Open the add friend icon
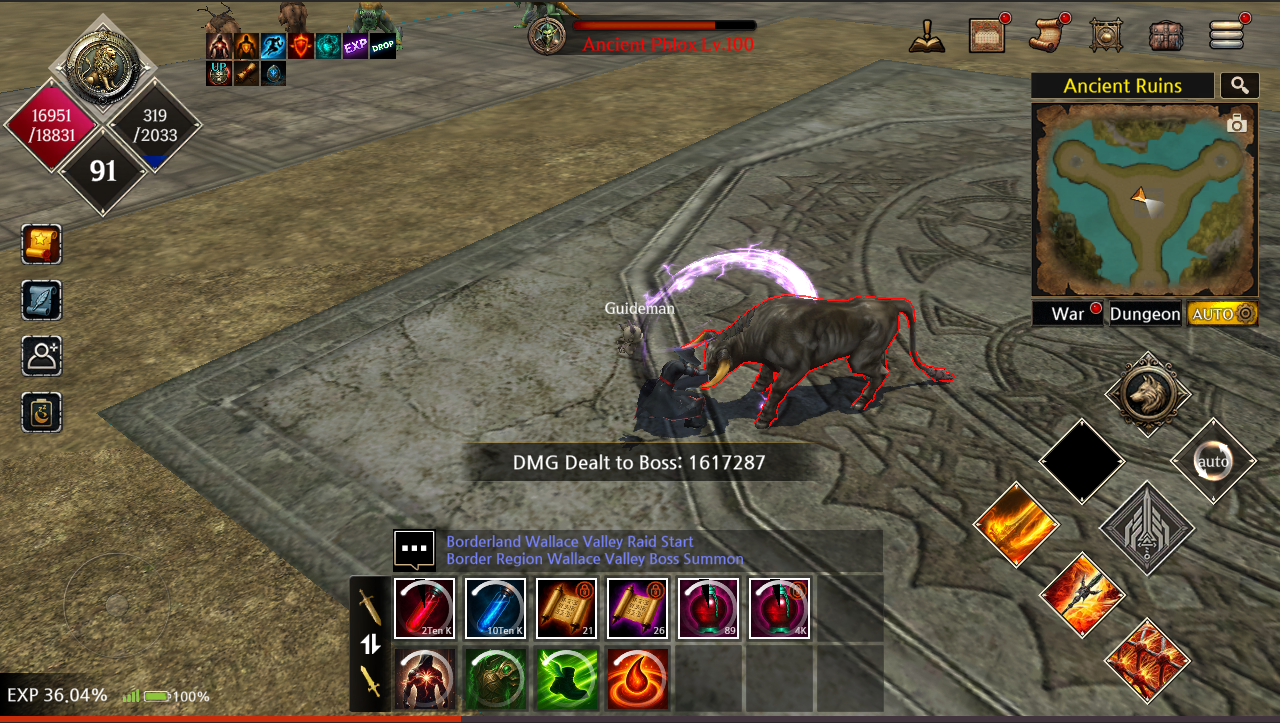Screen dimensions: 1280x723 42,356
